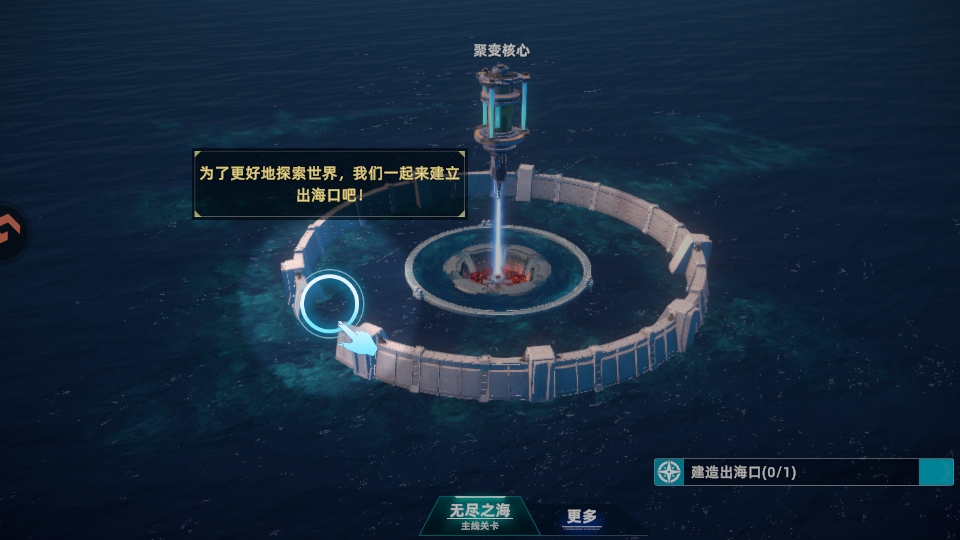This screenshot has height=540, width=960.
Task: Expand the side tab arrow on left edge
Action: 11,232
